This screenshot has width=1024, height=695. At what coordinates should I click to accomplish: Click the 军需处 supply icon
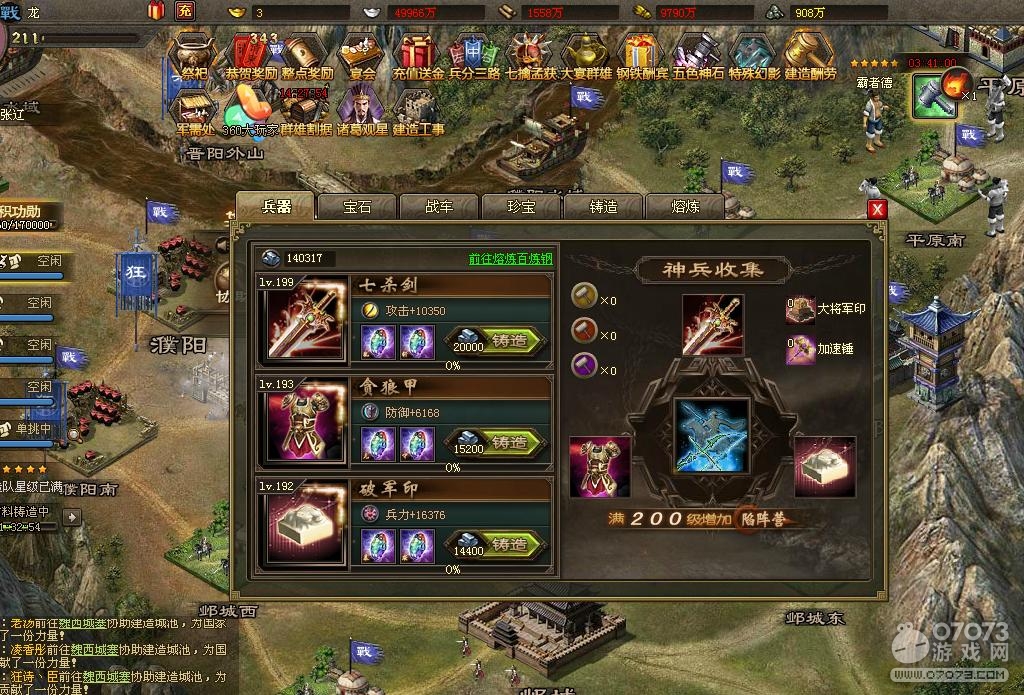tap(195, 110)
